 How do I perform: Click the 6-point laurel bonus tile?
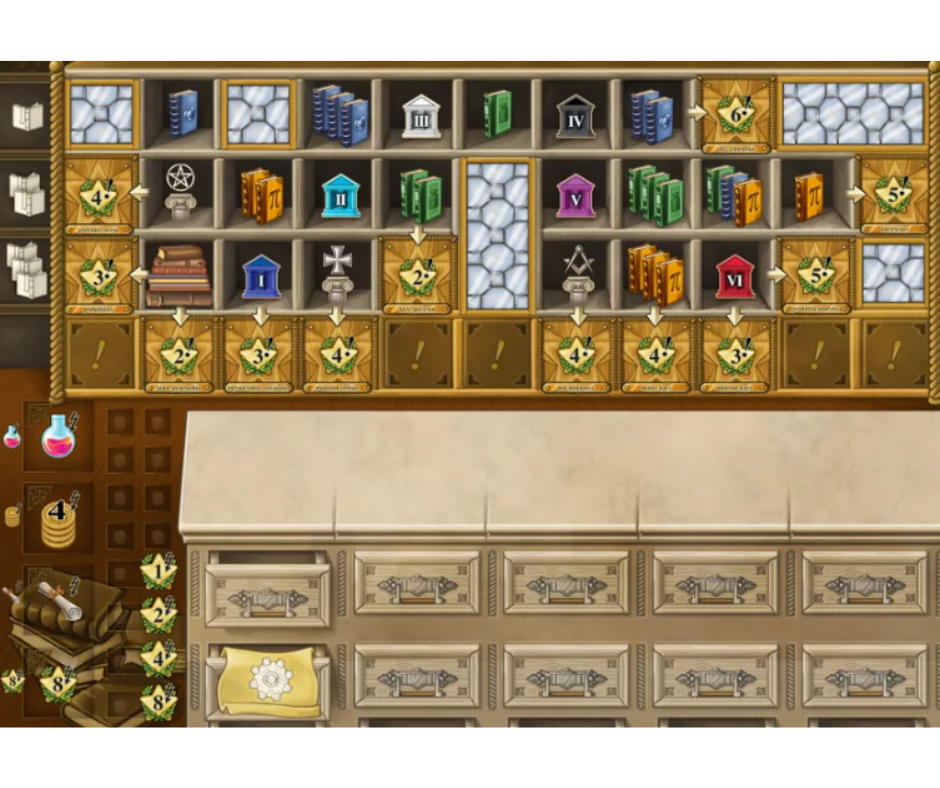tap(737, 115)
